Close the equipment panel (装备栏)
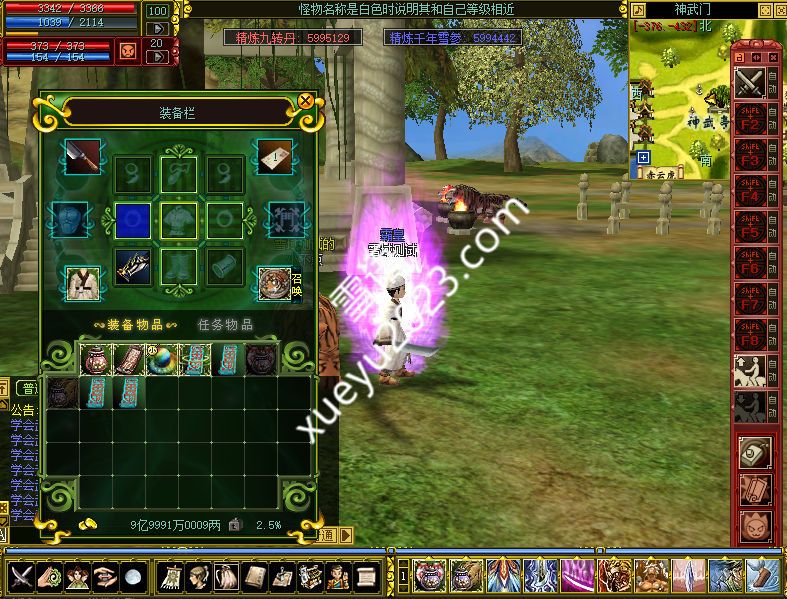Image resolution: width=787 pixels, height=599 pixels. 305,101
